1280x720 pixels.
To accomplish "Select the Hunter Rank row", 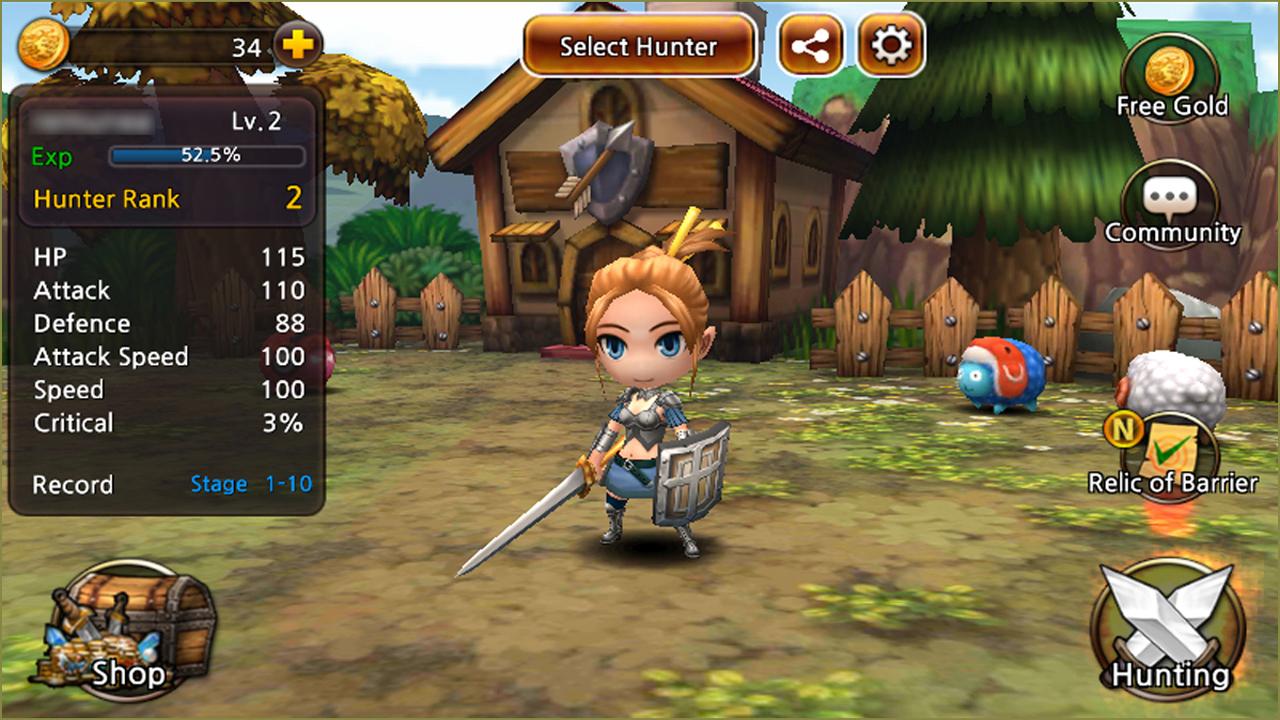I will click(x=166, y=198).
